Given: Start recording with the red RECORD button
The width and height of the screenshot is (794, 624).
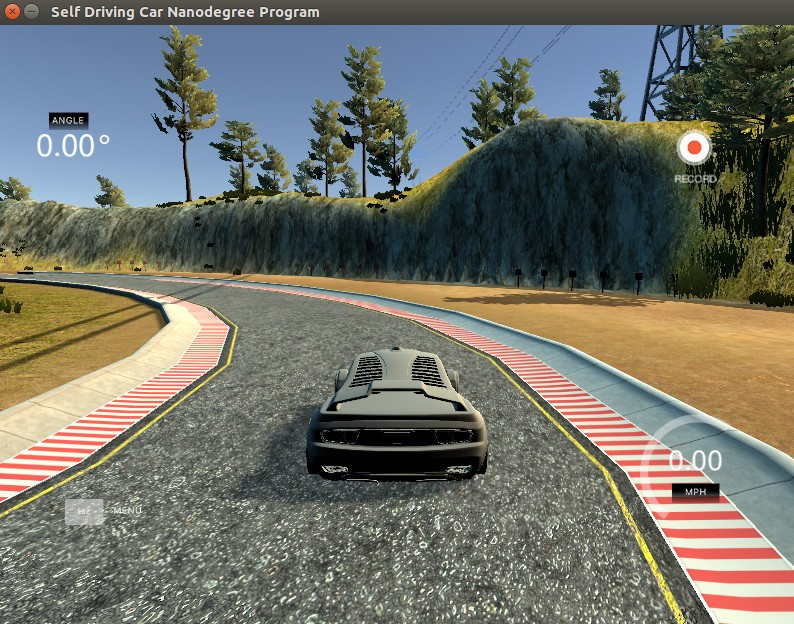Looking at the screenshot, I should 694,149.
